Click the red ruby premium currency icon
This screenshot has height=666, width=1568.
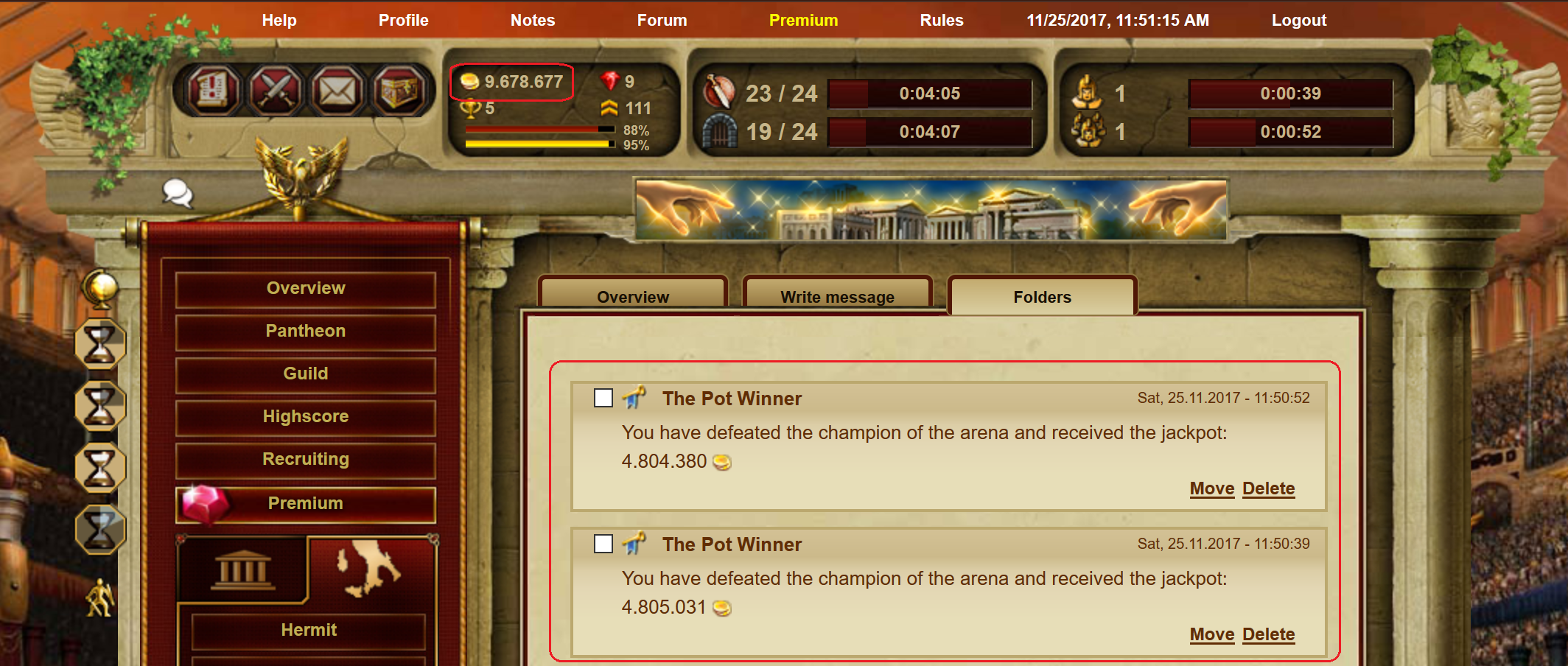coord(609,82)
